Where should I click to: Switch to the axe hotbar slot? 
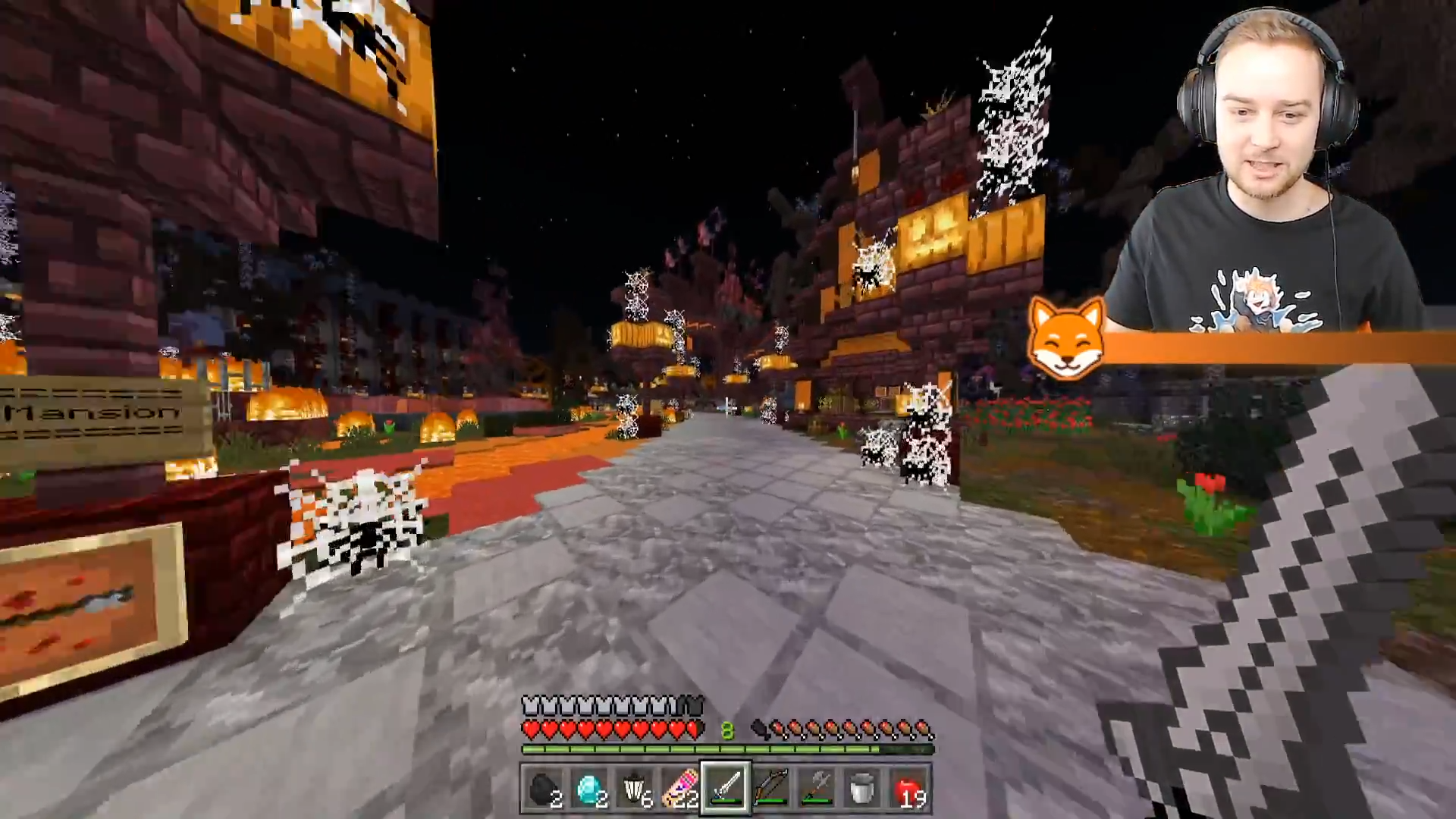click(x=817, y=790)
